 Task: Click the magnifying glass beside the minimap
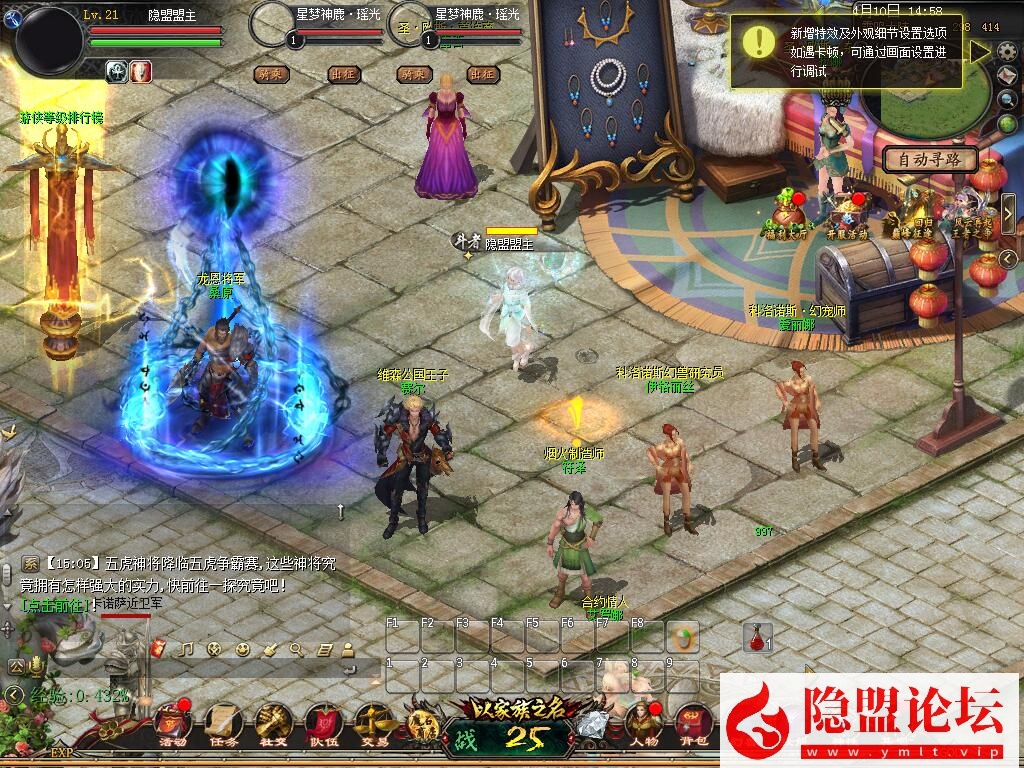point(1008,99)
